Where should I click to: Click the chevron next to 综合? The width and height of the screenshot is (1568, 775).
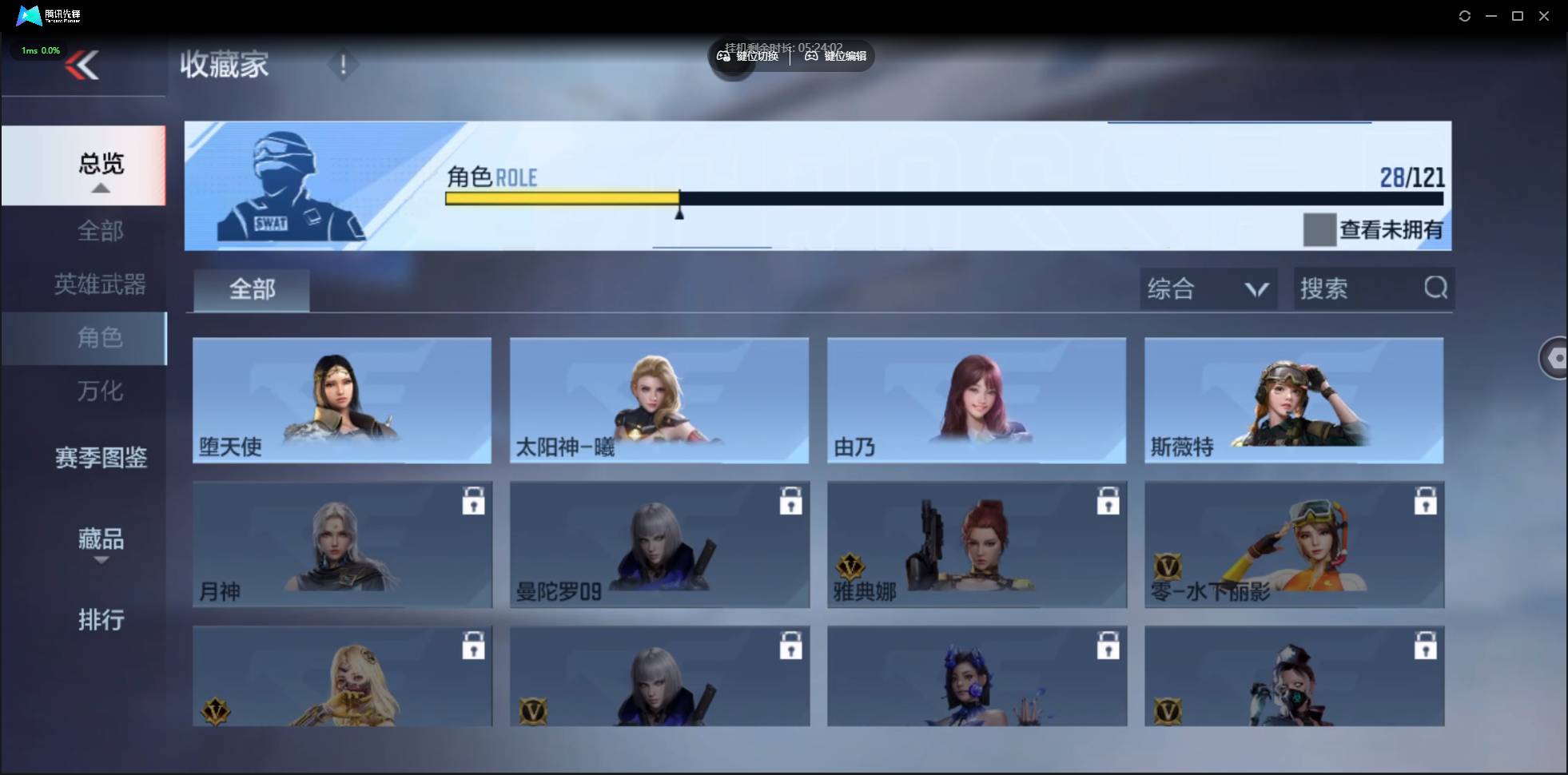1255,288
